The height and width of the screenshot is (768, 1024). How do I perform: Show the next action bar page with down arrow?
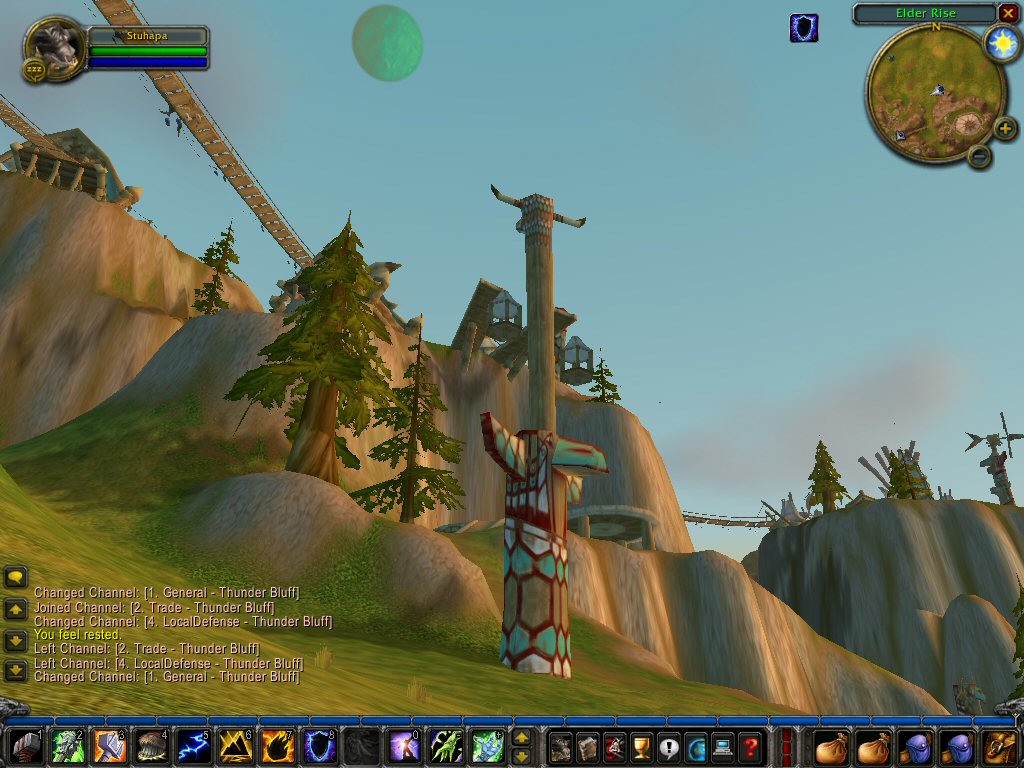pos(521,757)
